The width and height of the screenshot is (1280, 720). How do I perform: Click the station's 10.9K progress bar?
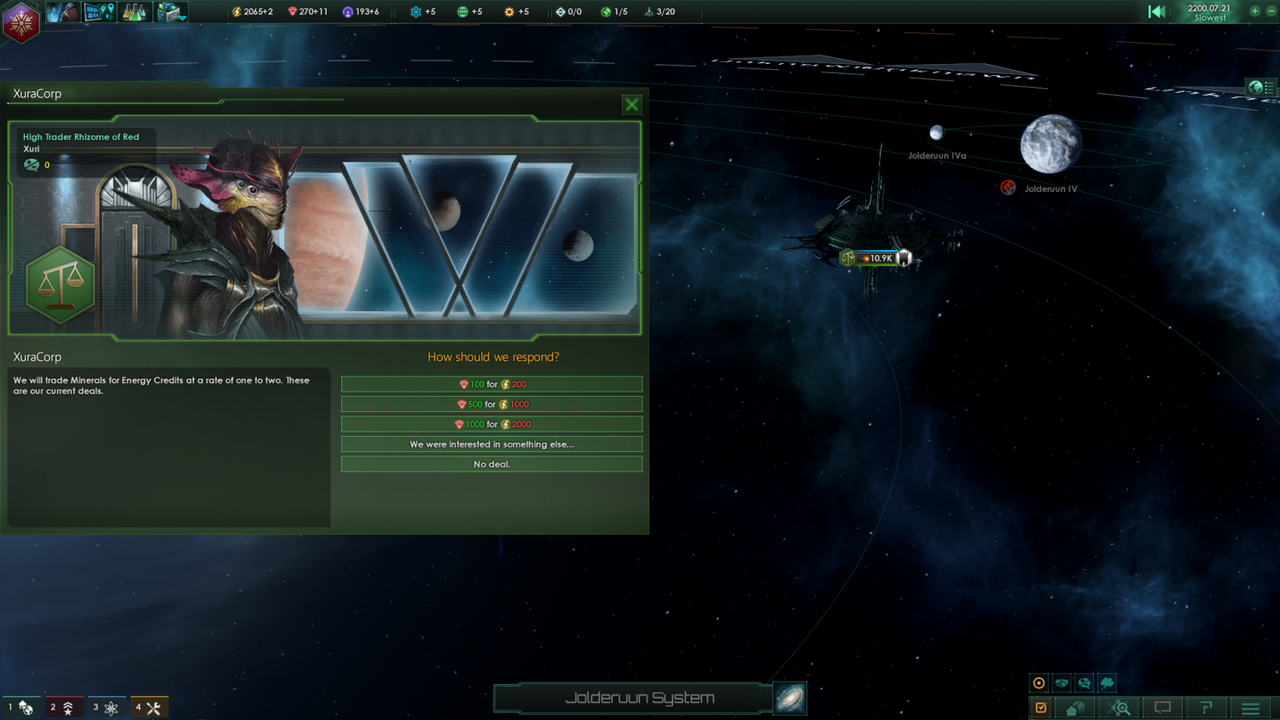coord(878,258)
